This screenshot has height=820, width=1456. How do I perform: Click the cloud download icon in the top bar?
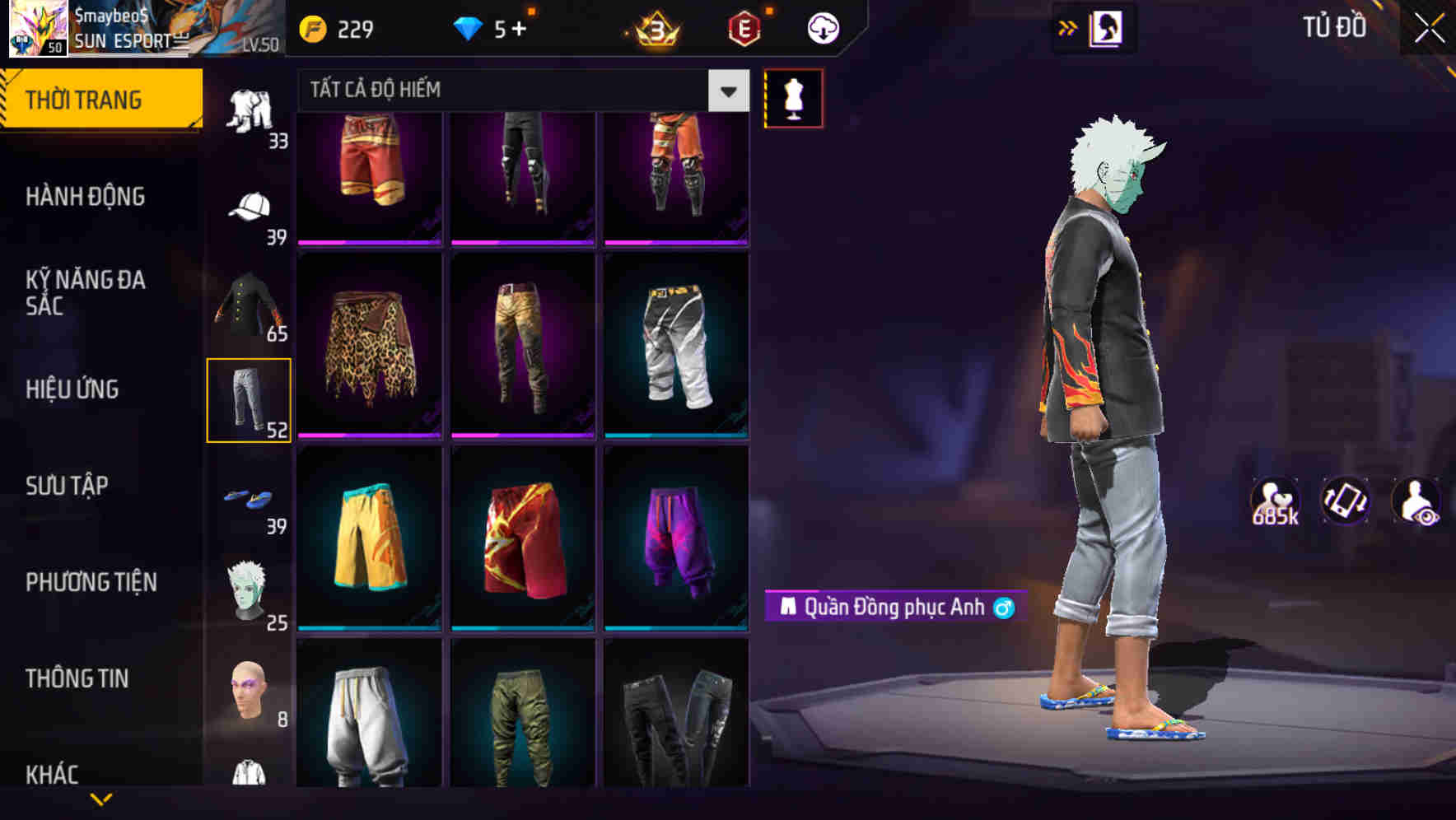click(x=821, y=27)
